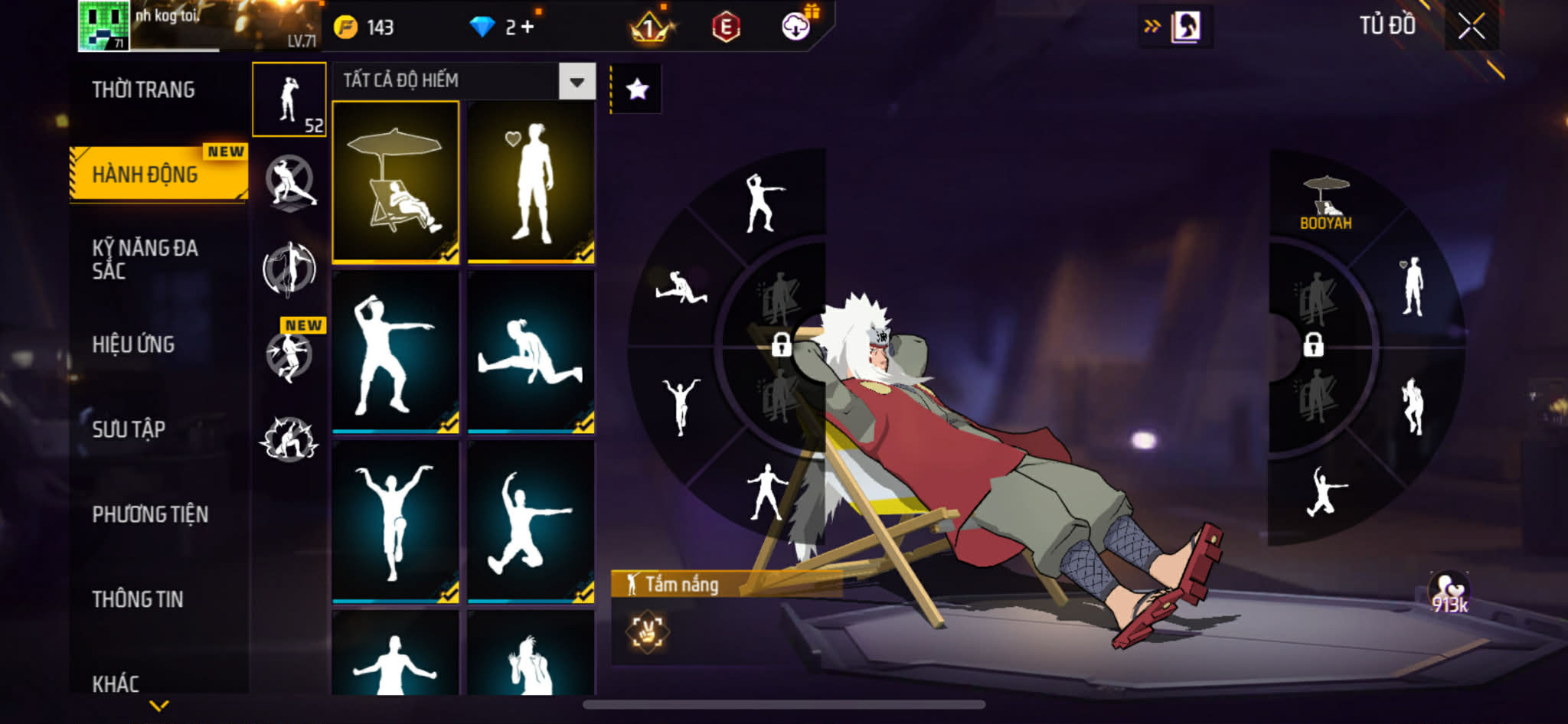Screen dimensions: 1568x724
Task: Choose the standing heart emote tile
Action: coord(531,182)
